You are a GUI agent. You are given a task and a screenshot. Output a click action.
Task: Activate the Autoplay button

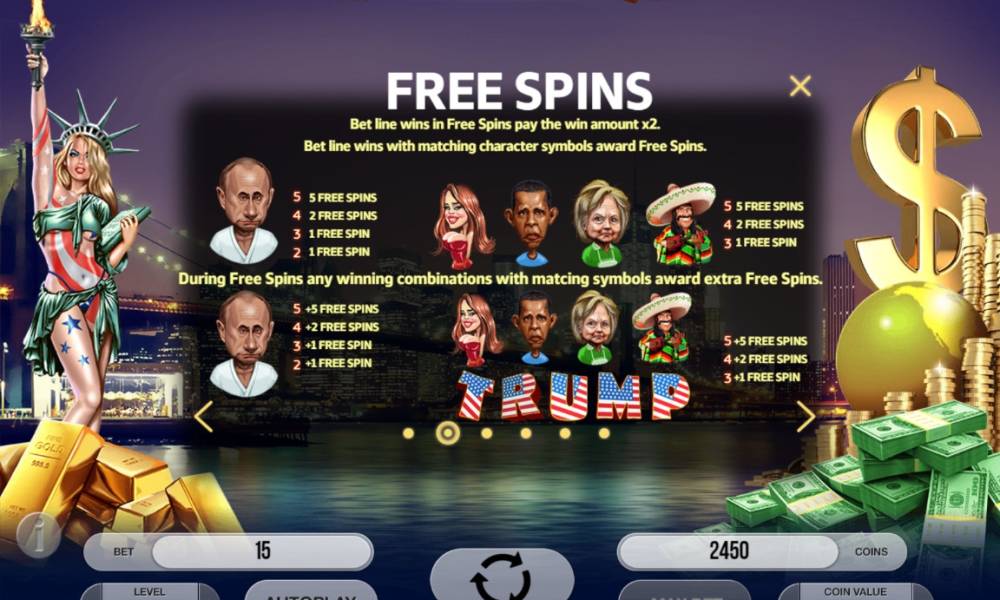[x=310, y=591]
